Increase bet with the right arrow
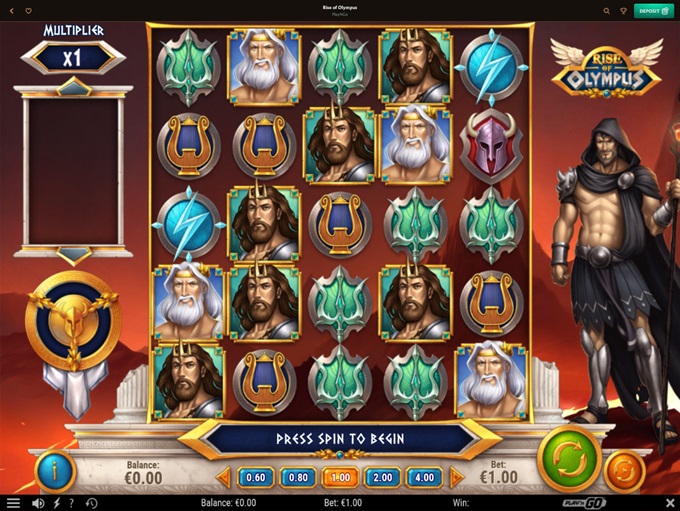Viewport: 680px width, 511px height. tap(457, 477)
